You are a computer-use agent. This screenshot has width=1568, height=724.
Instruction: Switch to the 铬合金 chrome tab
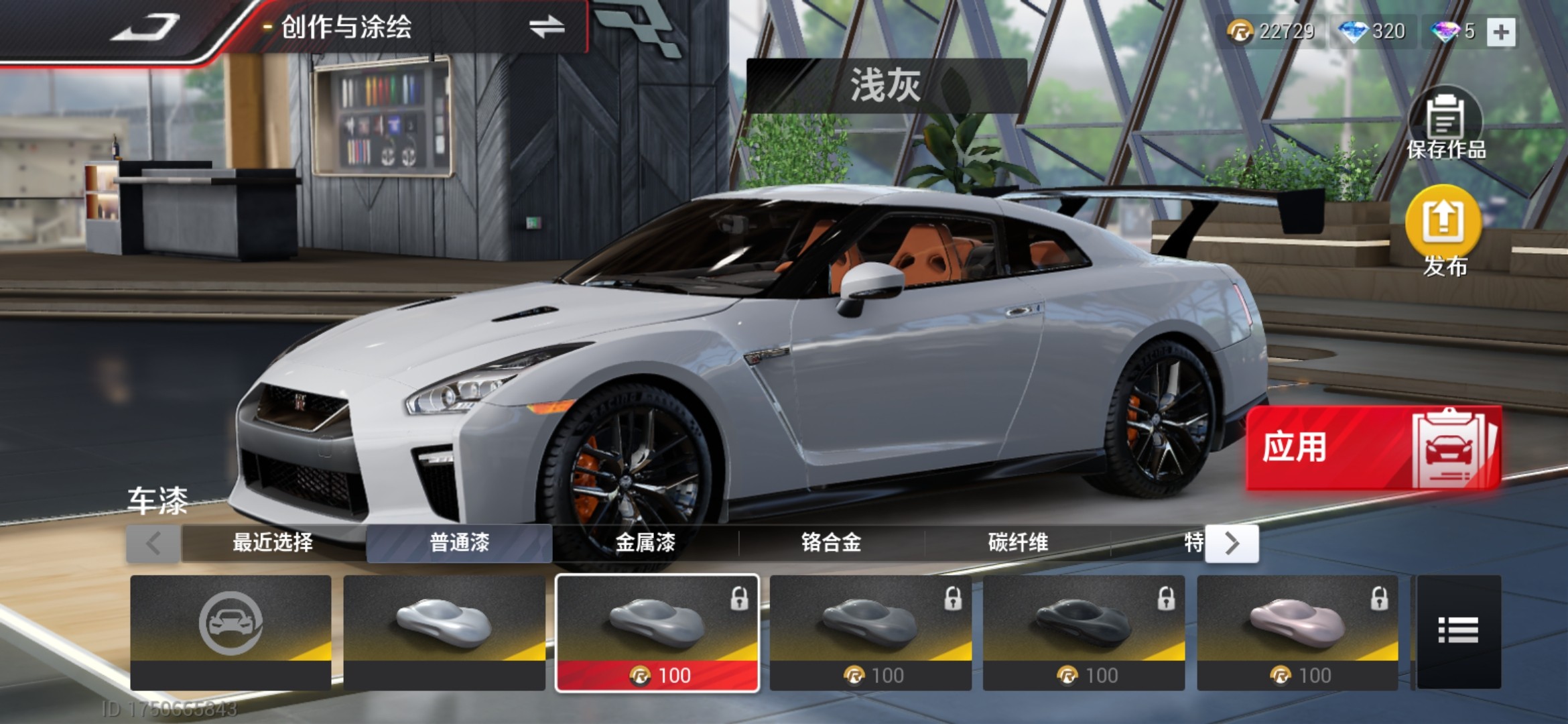pos(831,542)
